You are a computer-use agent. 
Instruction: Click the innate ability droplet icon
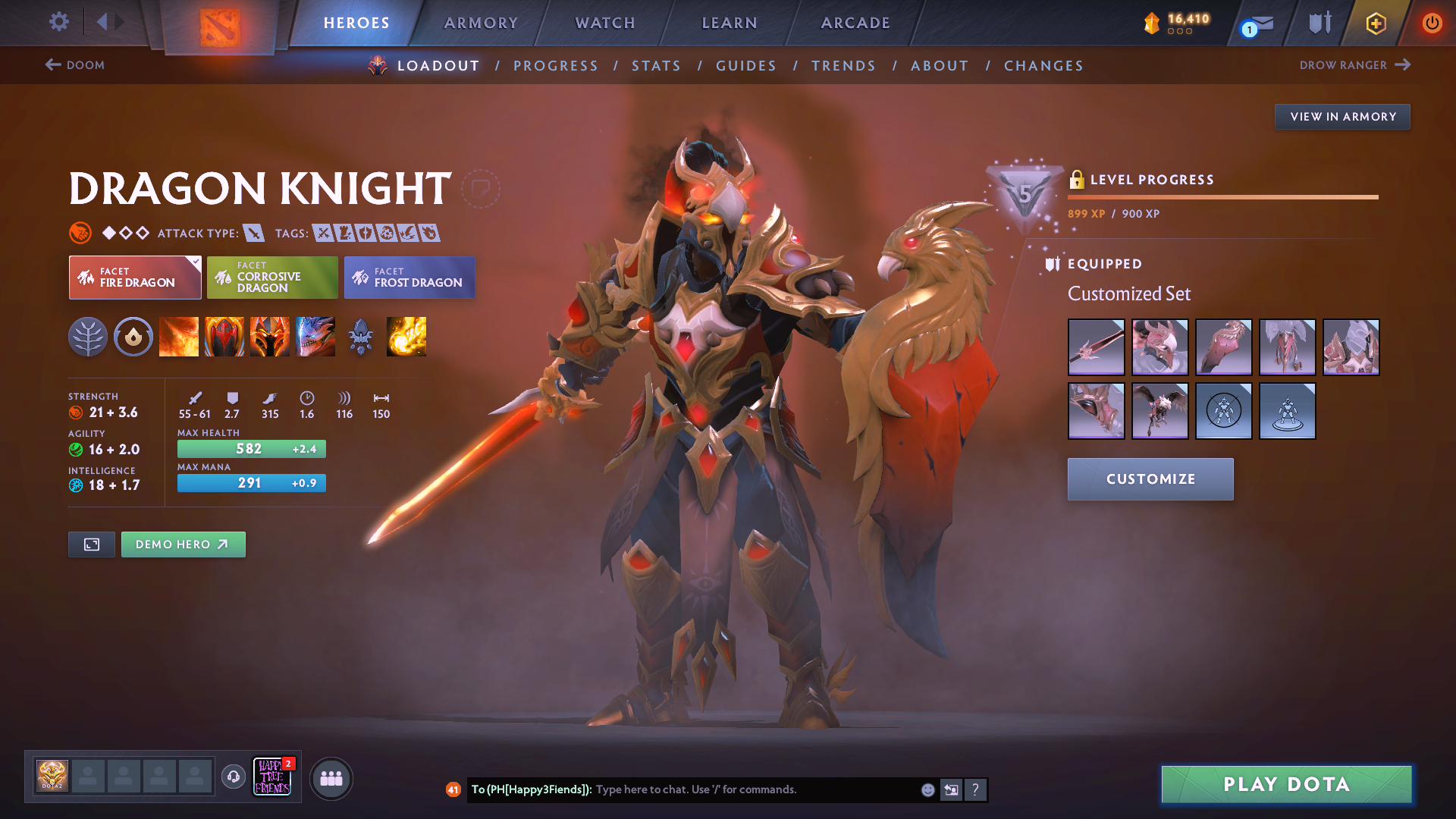tap(133, 337)
